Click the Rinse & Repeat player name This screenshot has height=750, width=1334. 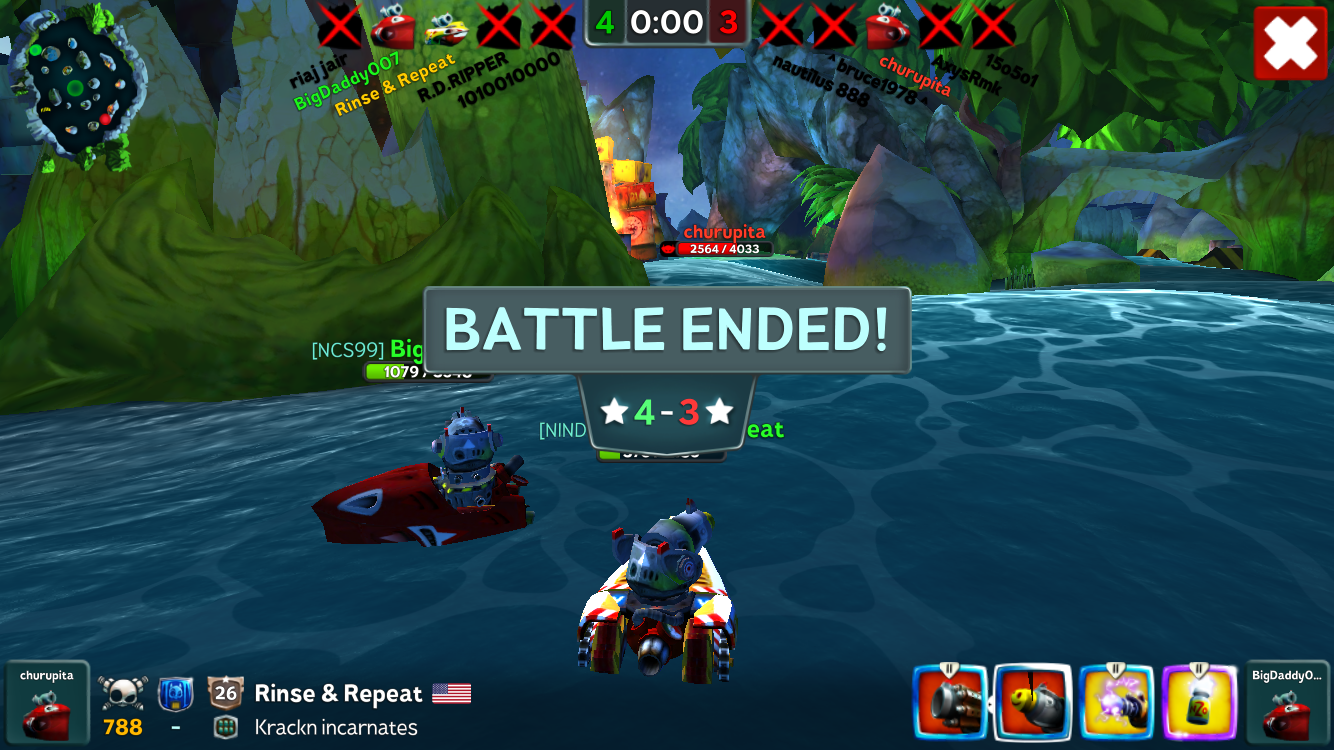(338, 693)
